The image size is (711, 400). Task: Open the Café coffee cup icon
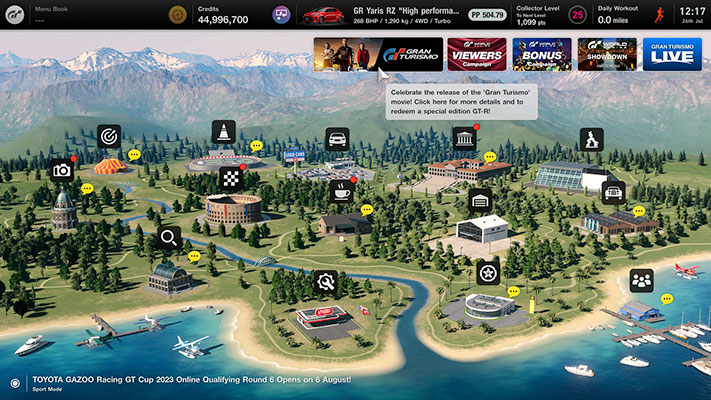(x=342, y=190)
